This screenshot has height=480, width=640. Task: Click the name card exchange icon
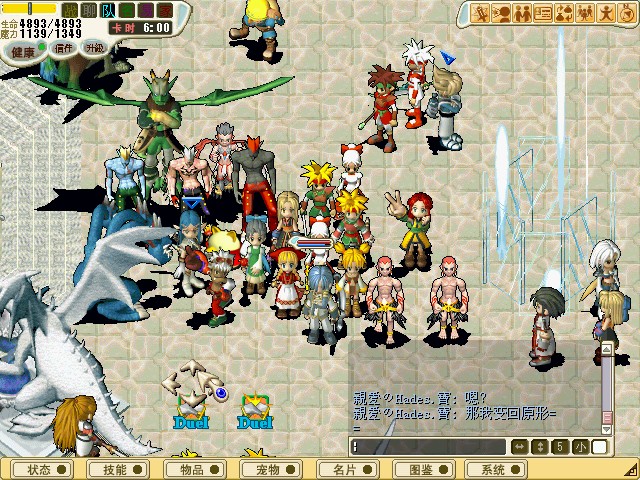coord(544,13)
